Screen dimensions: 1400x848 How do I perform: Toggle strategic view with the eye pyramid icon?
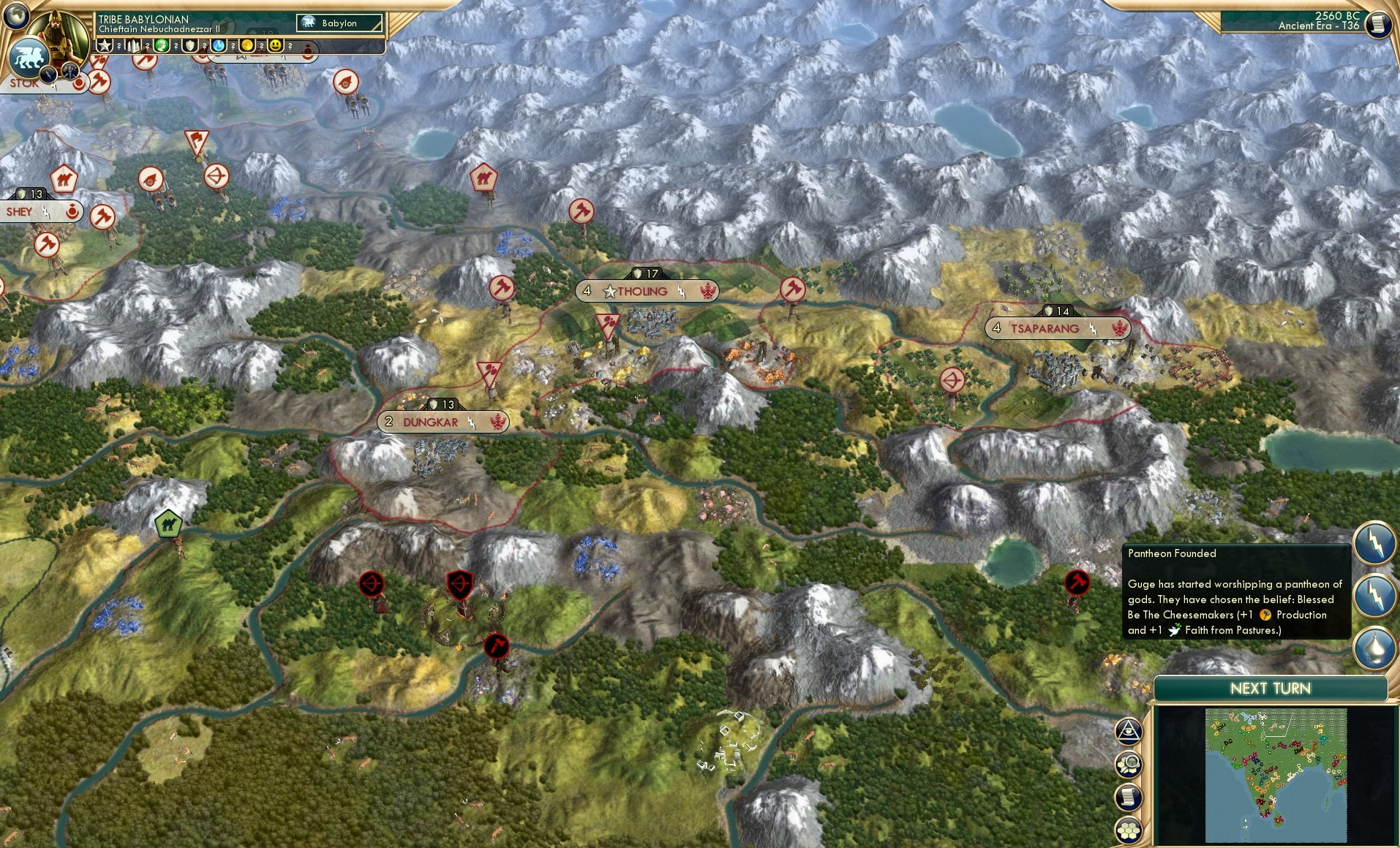click(x=1129, y=730)
